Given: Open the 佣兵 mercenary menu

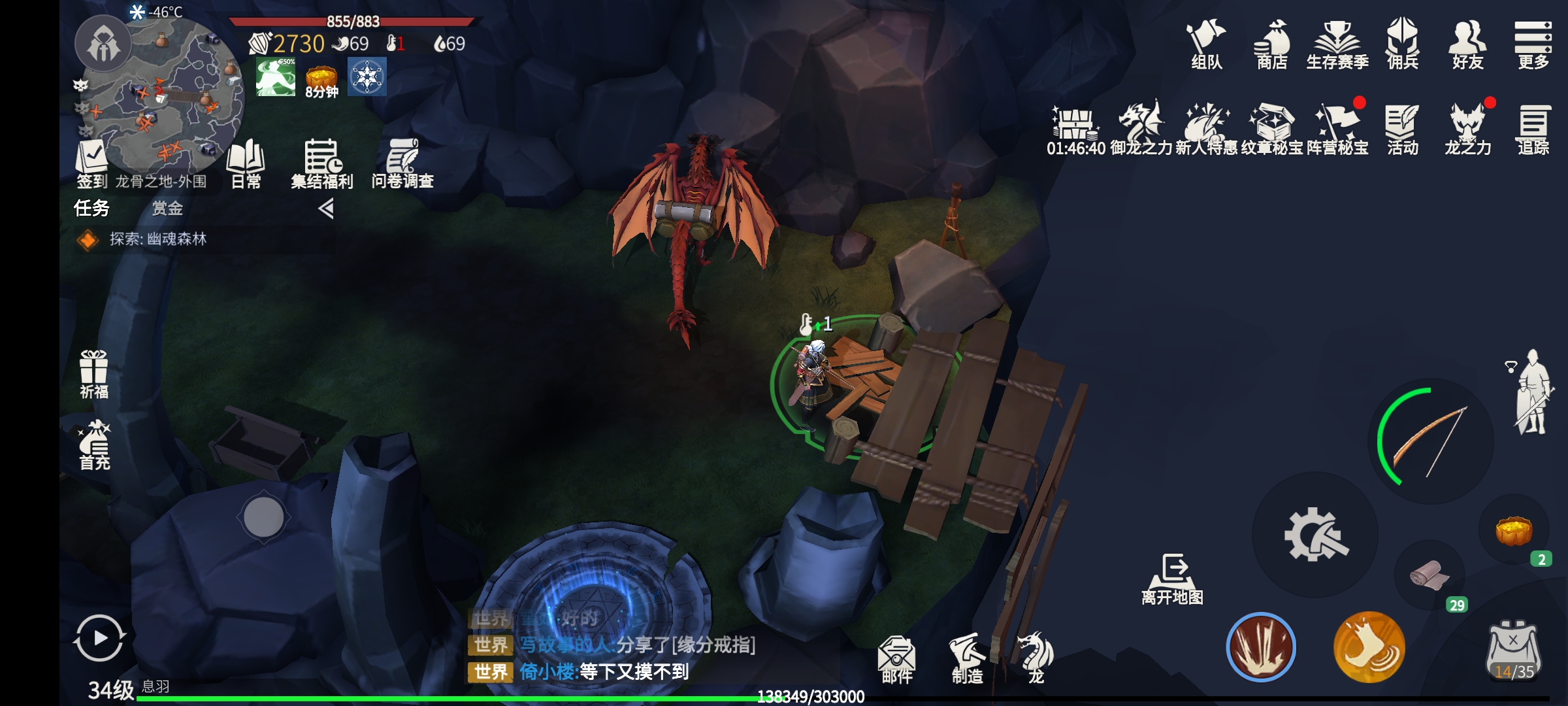Looking at the screenshot, I should tap(1402, 44).
